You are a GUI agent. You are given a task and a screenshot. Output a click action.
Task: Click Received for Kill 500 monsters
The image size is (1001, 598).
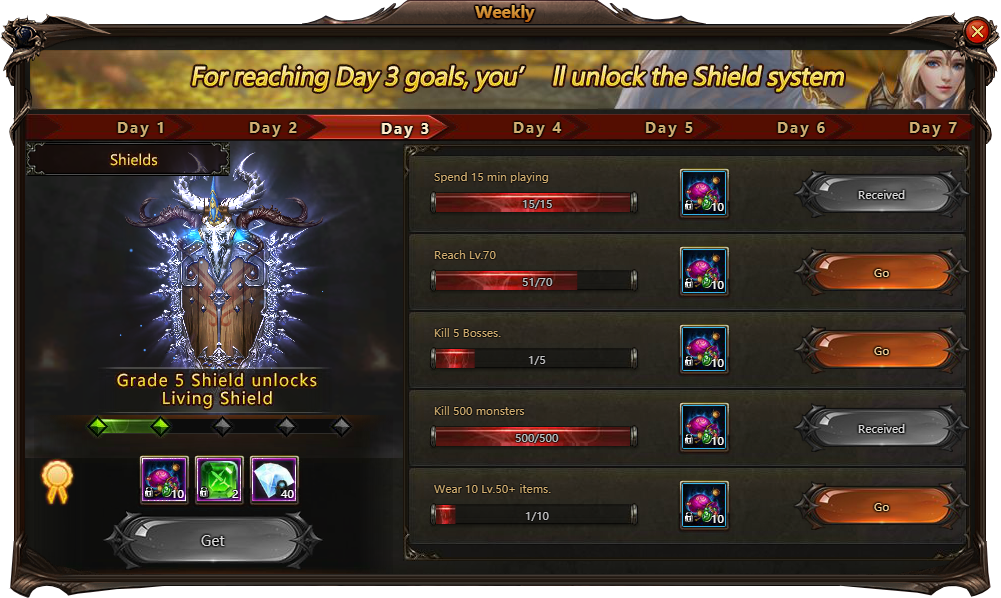(x=881, y=429)
